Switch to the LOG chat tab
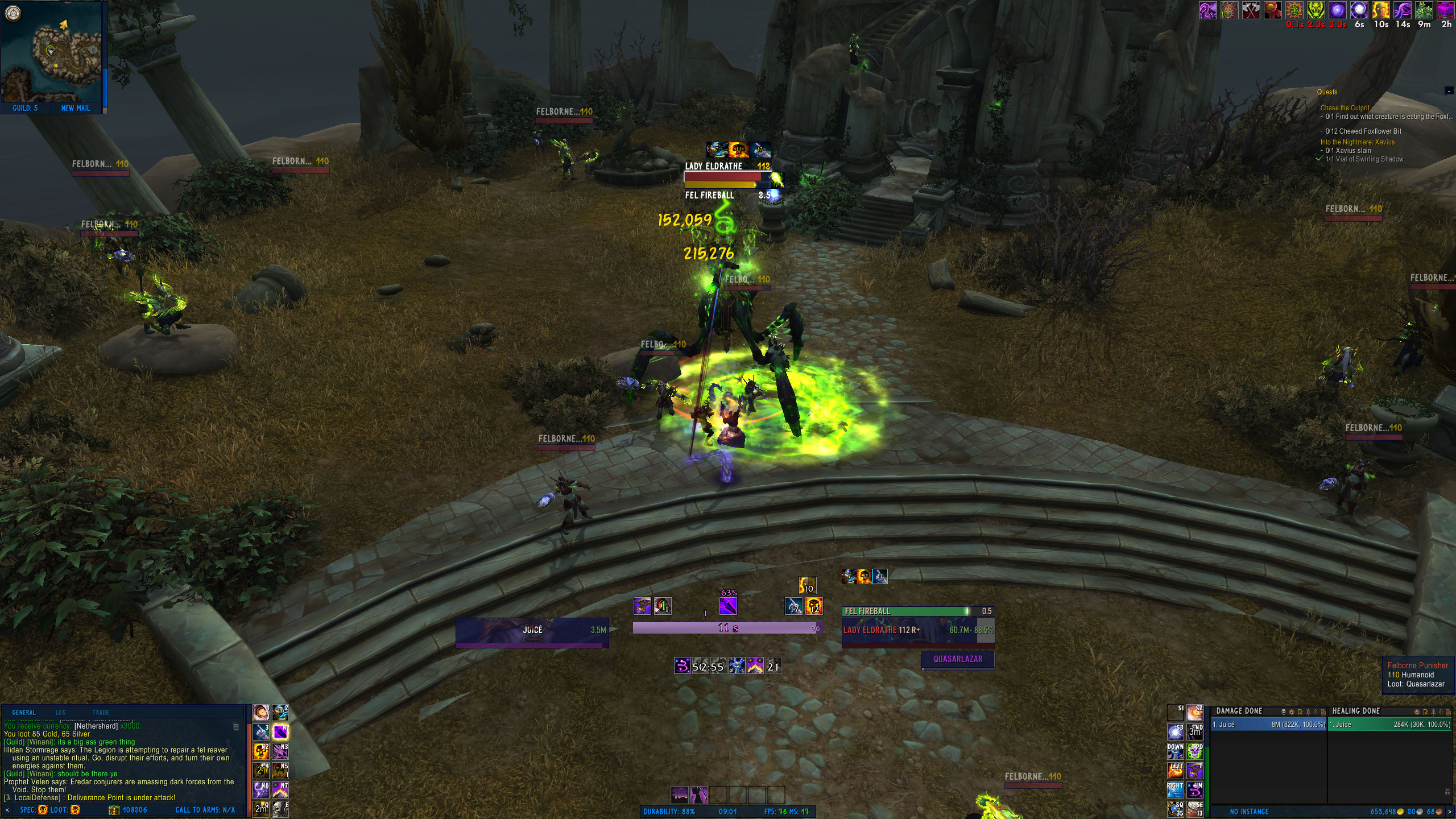 click(61, 712)
